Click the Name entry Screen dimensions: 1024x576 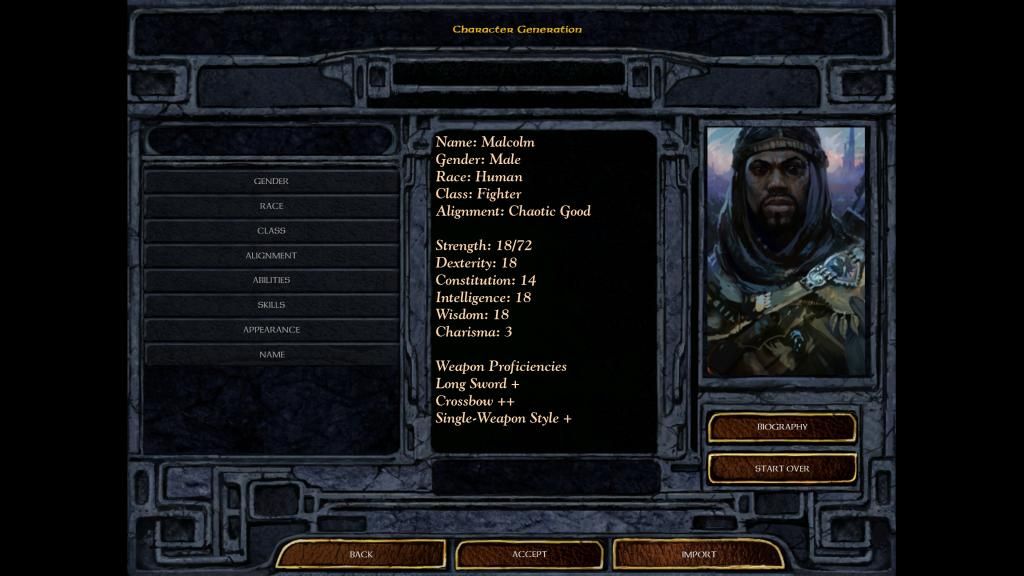point(271,355)
